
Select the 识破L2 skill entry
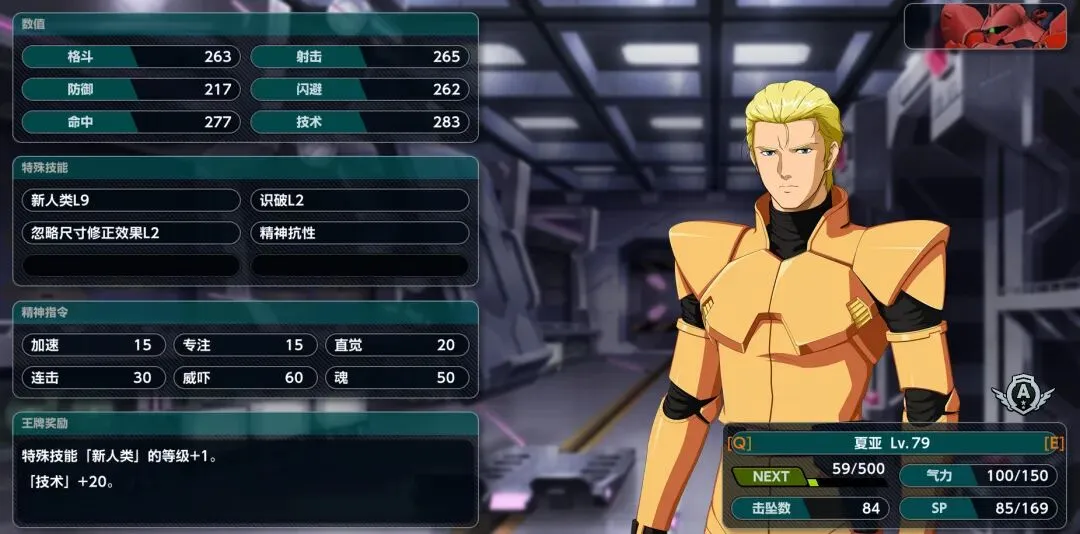click(359, 200)
